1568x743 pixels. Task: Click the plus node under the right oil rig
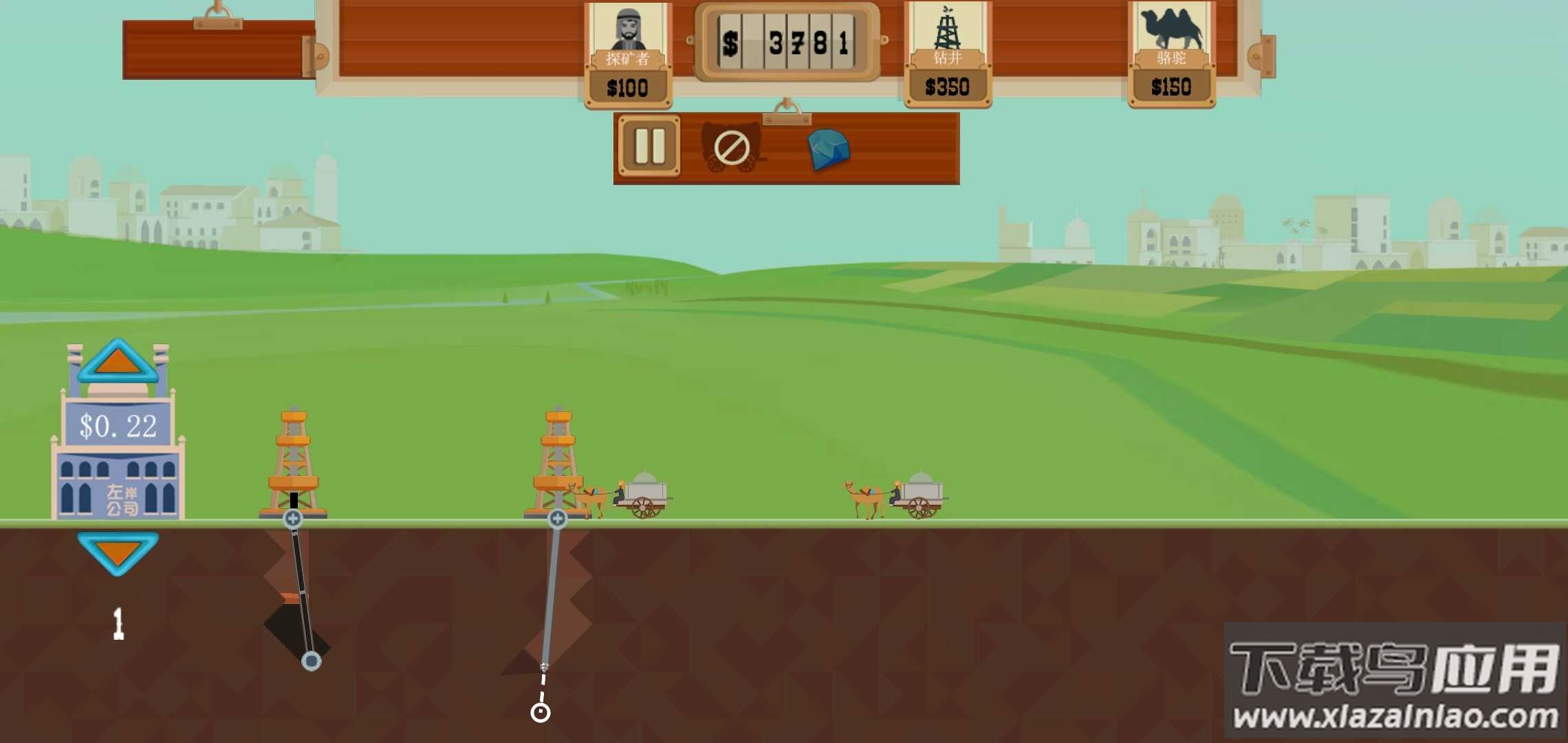tap(557, 519)
